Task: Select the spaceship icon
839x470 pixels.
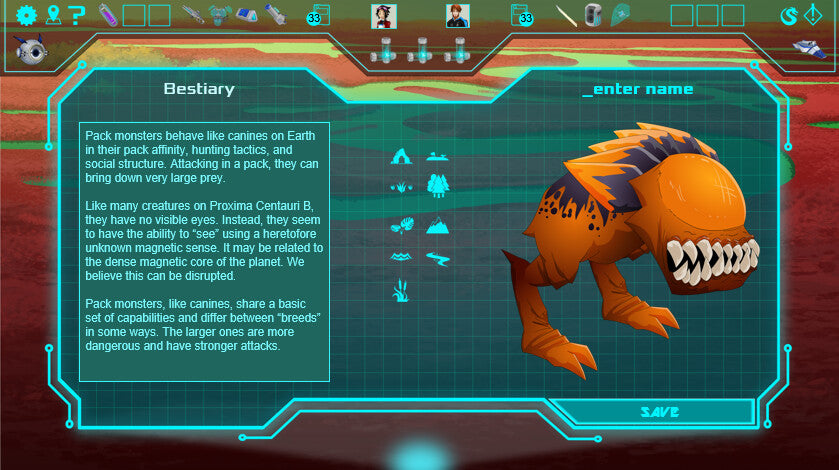Action: (x=809, y=48)
